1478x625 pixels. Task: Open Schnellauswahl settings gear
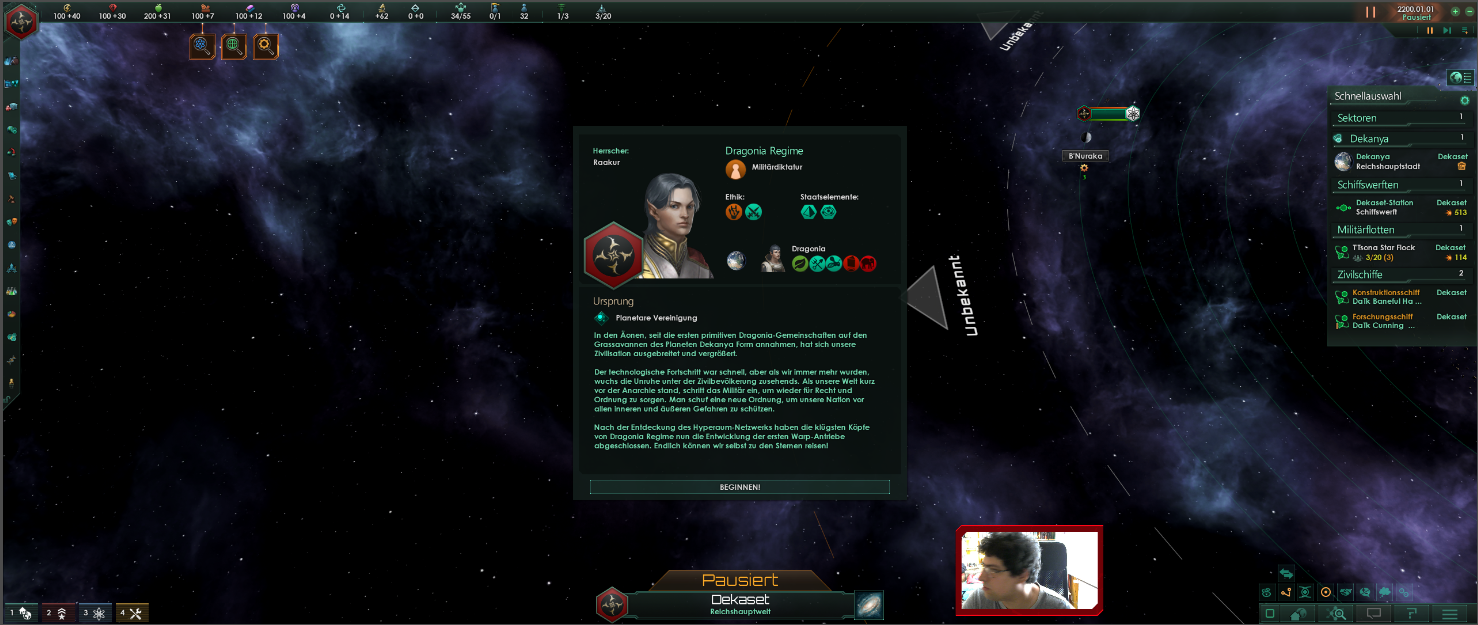pyautogui.click(x=1464, y=100)
